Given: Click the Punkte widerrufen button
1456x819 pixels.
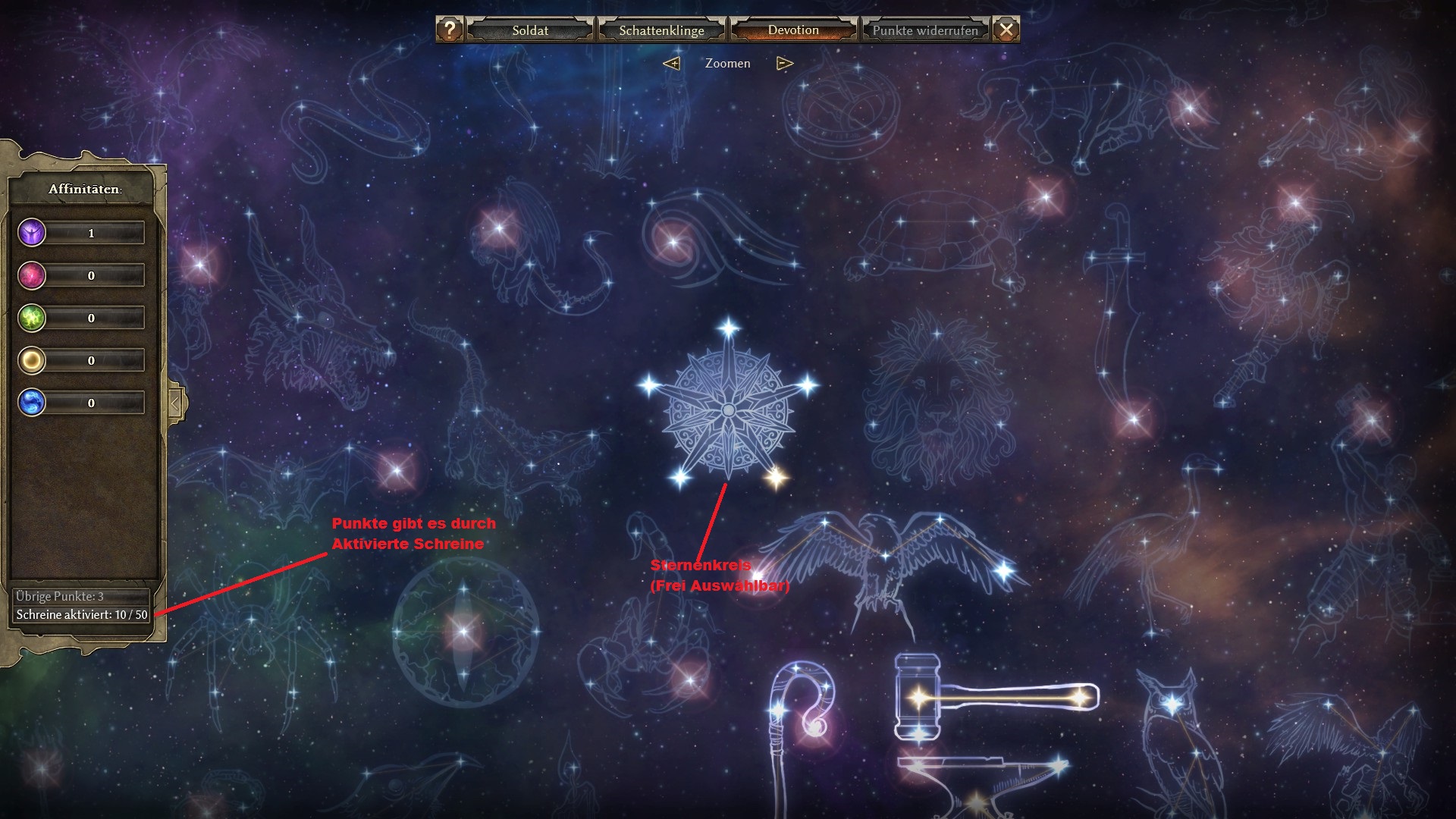Looking at the screenshot, I should [x=925, y=30].
